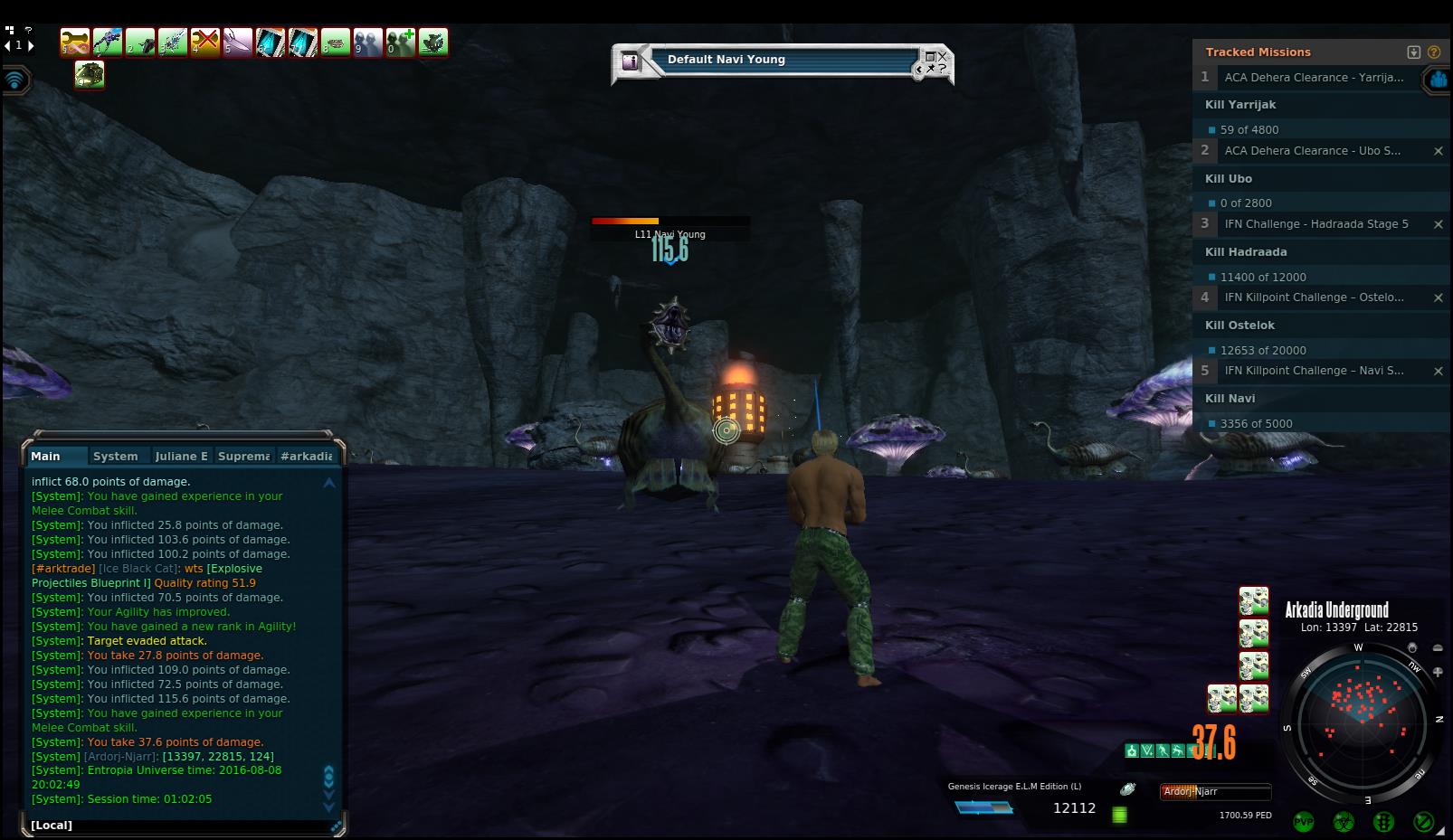1453x840 pixels.
Task: Collapse the Tracked Missions panel
Action: (1414, 52)
